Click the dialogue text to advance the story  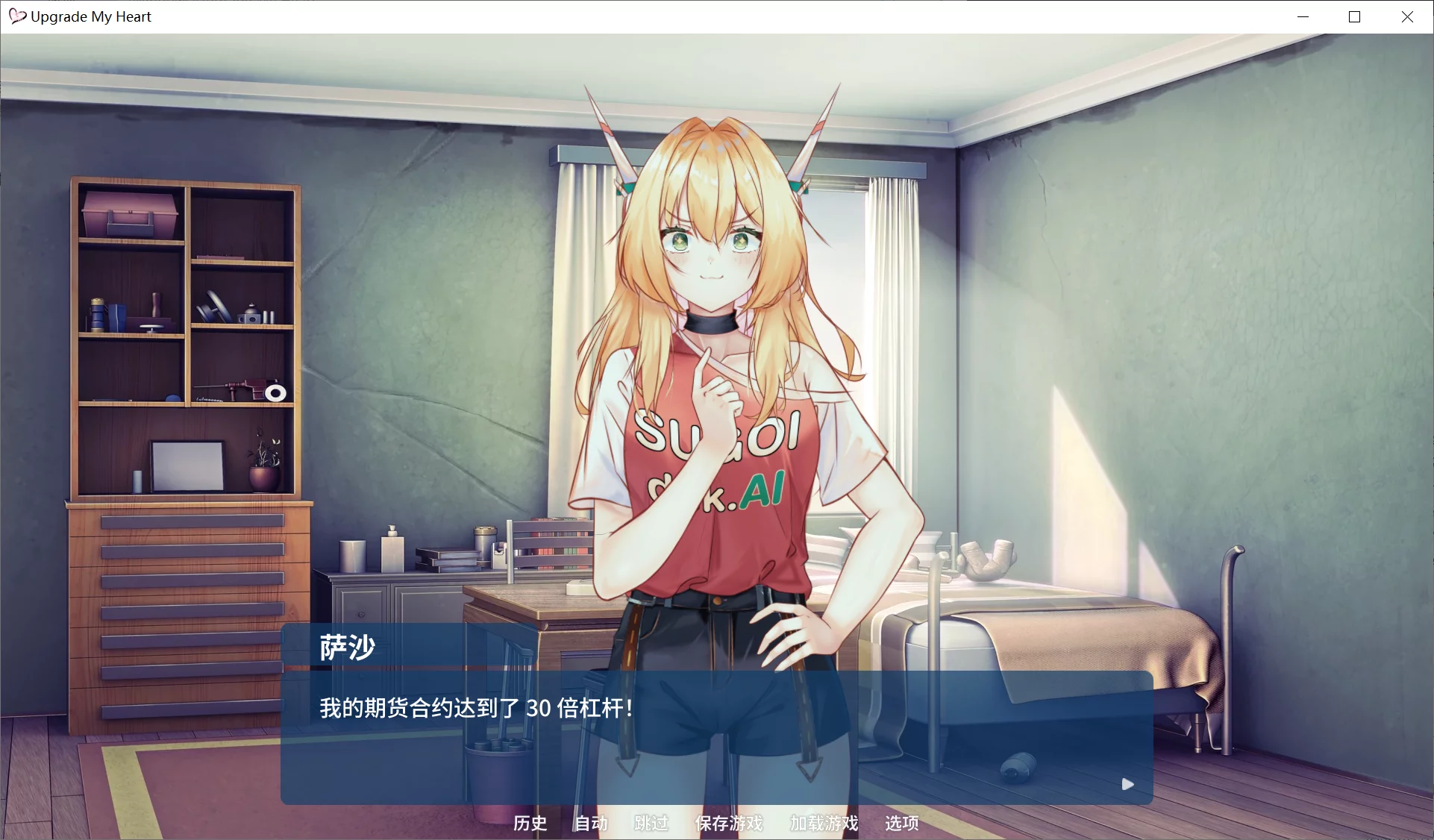(x=475, y=707)
